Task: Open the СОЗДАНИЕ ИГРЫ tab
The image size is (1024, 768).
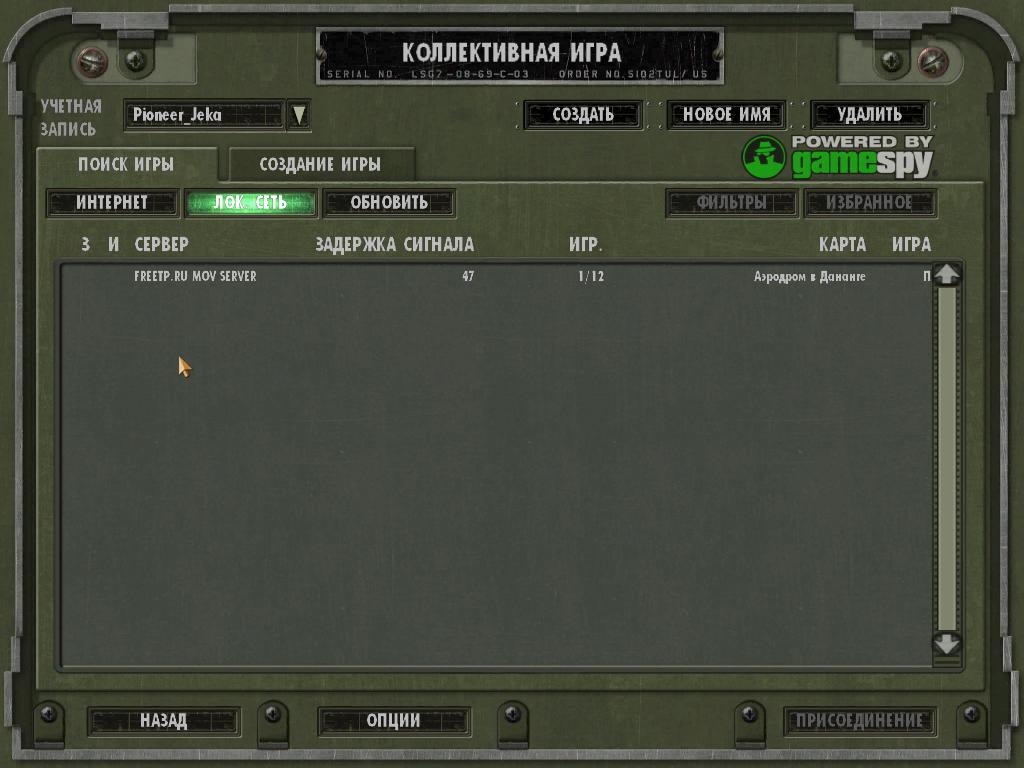Action: [320, 165]
